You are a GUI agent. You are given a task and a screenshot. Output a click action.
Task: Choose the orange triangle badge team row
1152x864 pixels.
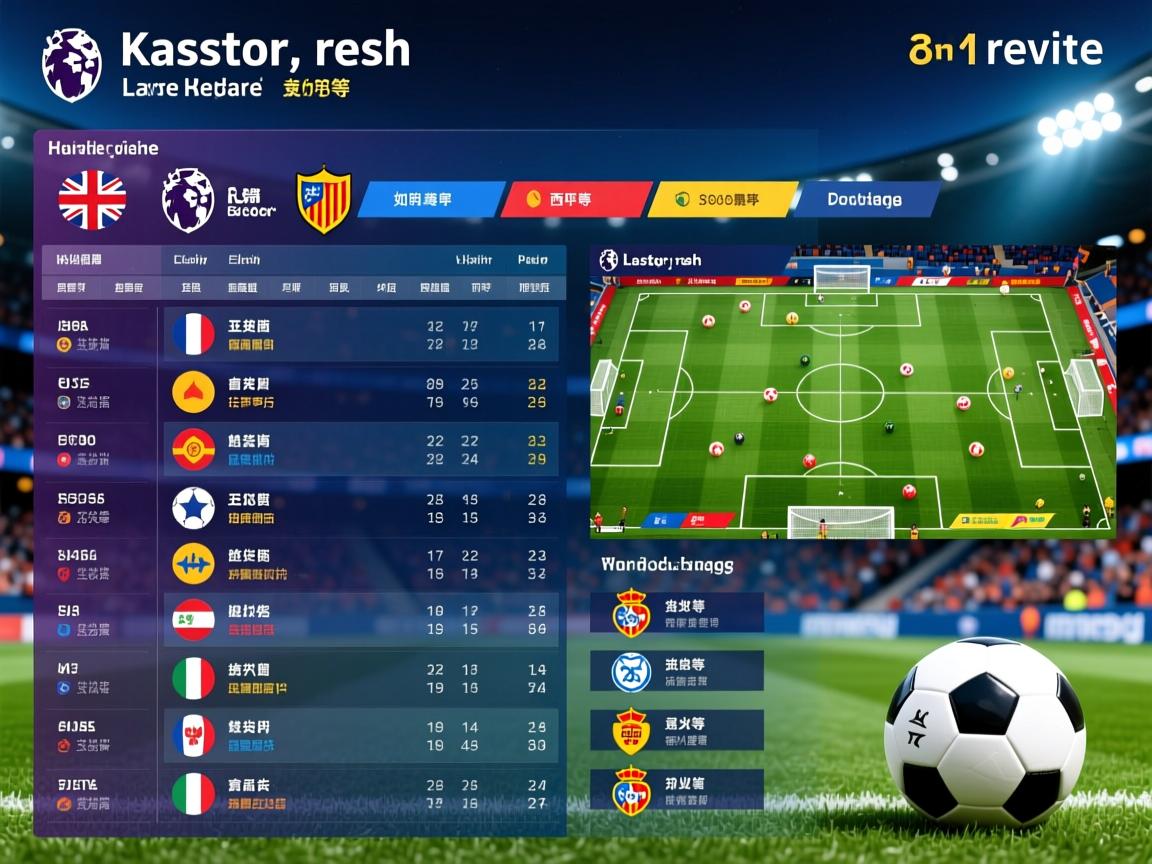tap(360, 392)
